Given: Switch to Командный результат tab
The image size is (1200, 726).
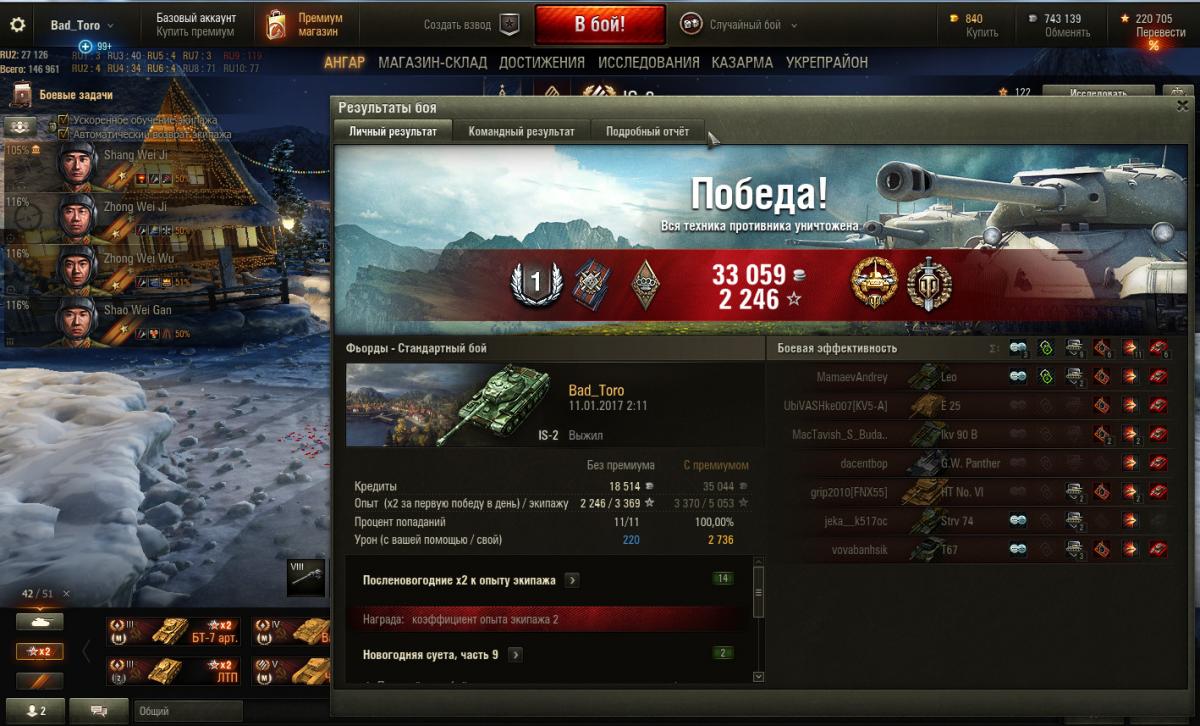Looking at the screenshot, I should click(x=521, y=131).
